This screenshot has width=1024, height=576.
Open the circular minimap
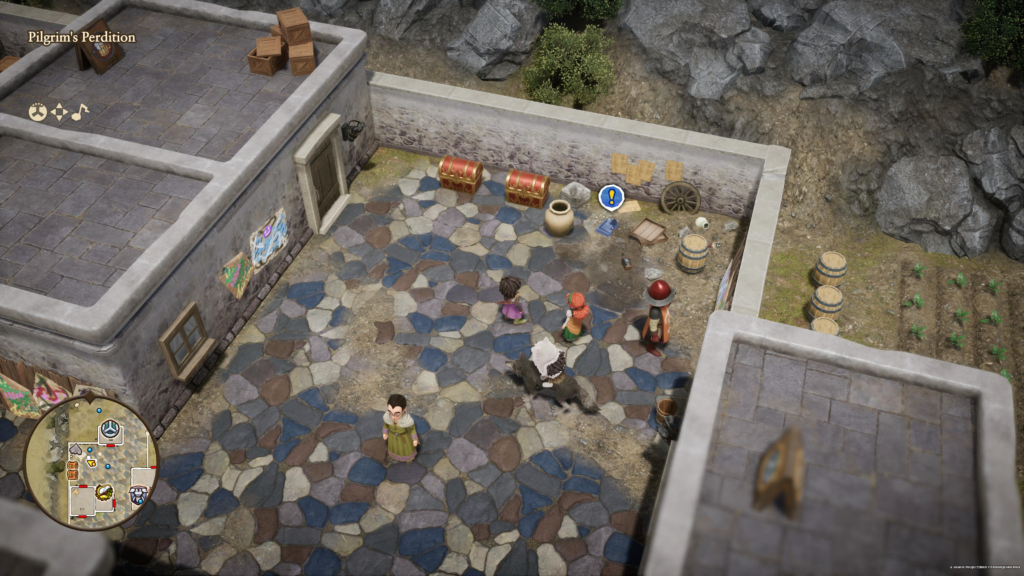(91, 462)
